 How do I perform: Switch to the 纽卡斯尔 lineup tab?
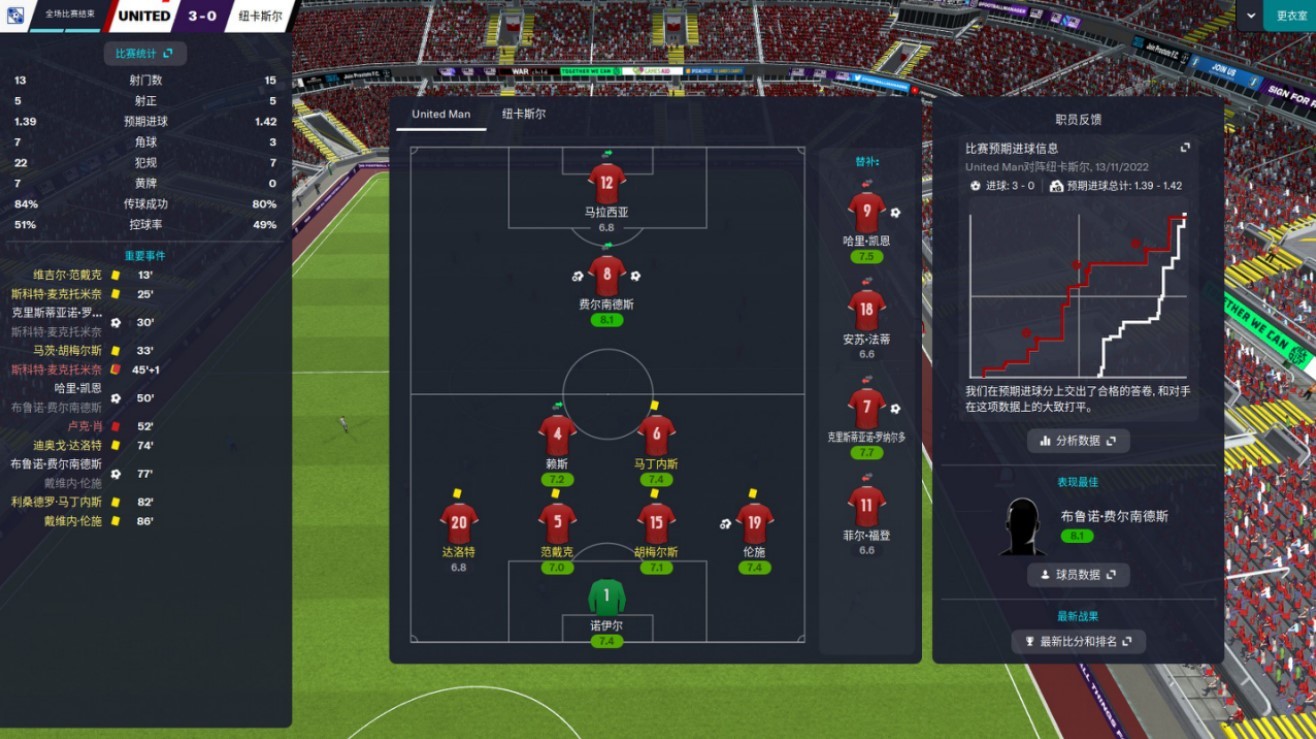pyautogui.click(x=524, y=114)
